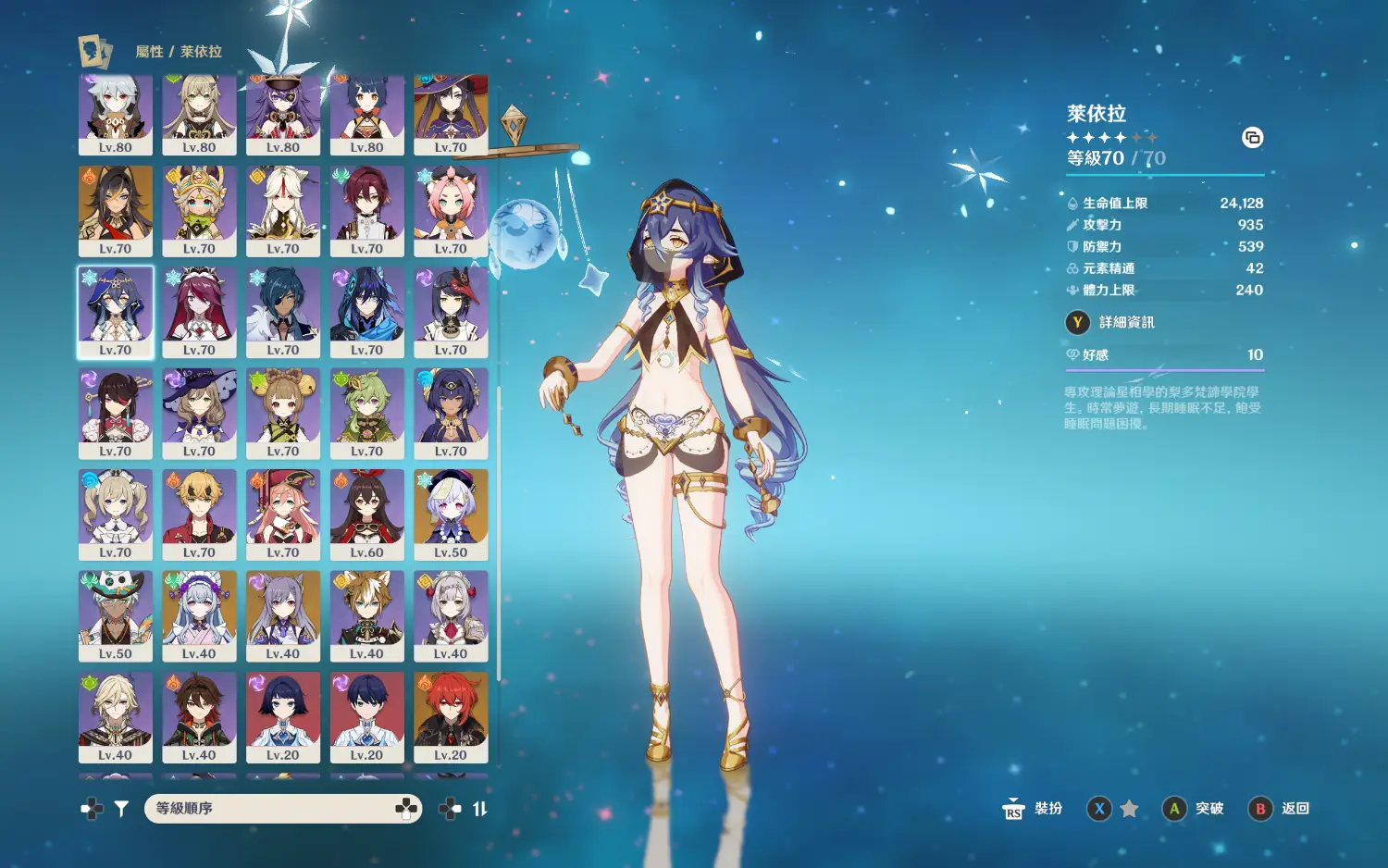The height and width of the screenshot is (868, 1388).
Task: Toggle the ascending/descending sort order arrows
Action: (479, 809)
